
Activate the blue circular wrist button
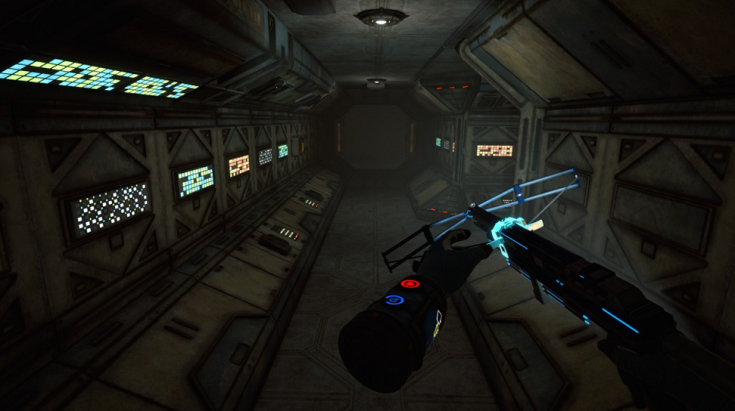[x=392, y=298]
